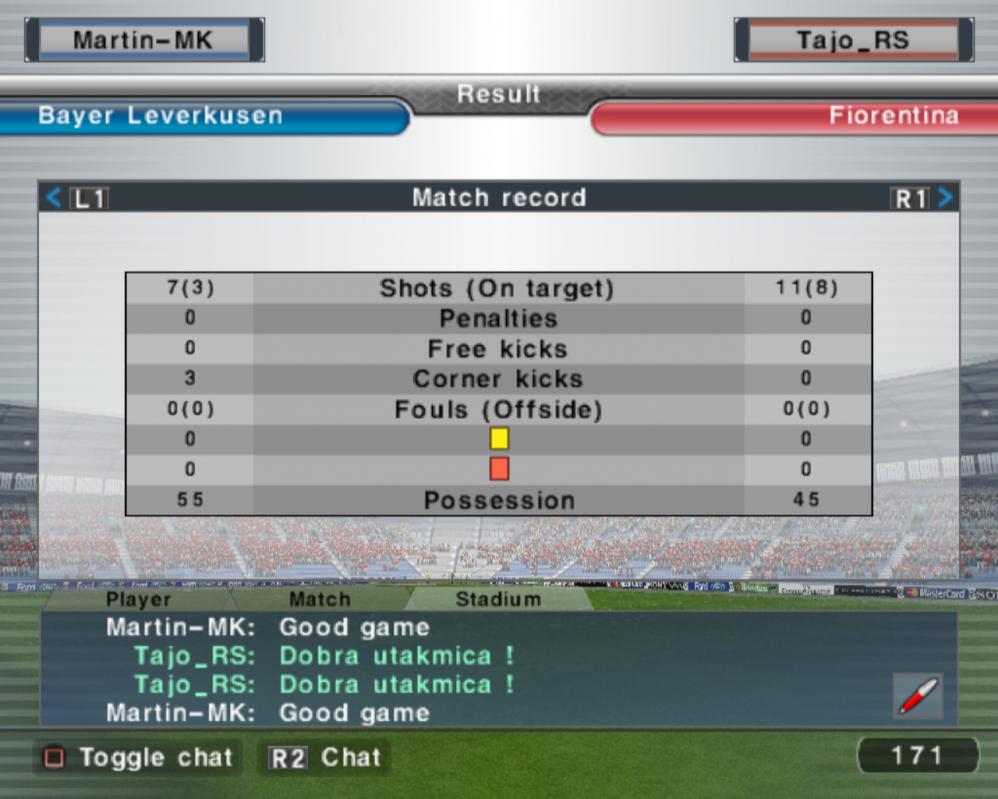Go to previous record page arrow
Image resolution: width=998 pixels, height=799 pixels.
pyautogui.click(x=54, y=198)
